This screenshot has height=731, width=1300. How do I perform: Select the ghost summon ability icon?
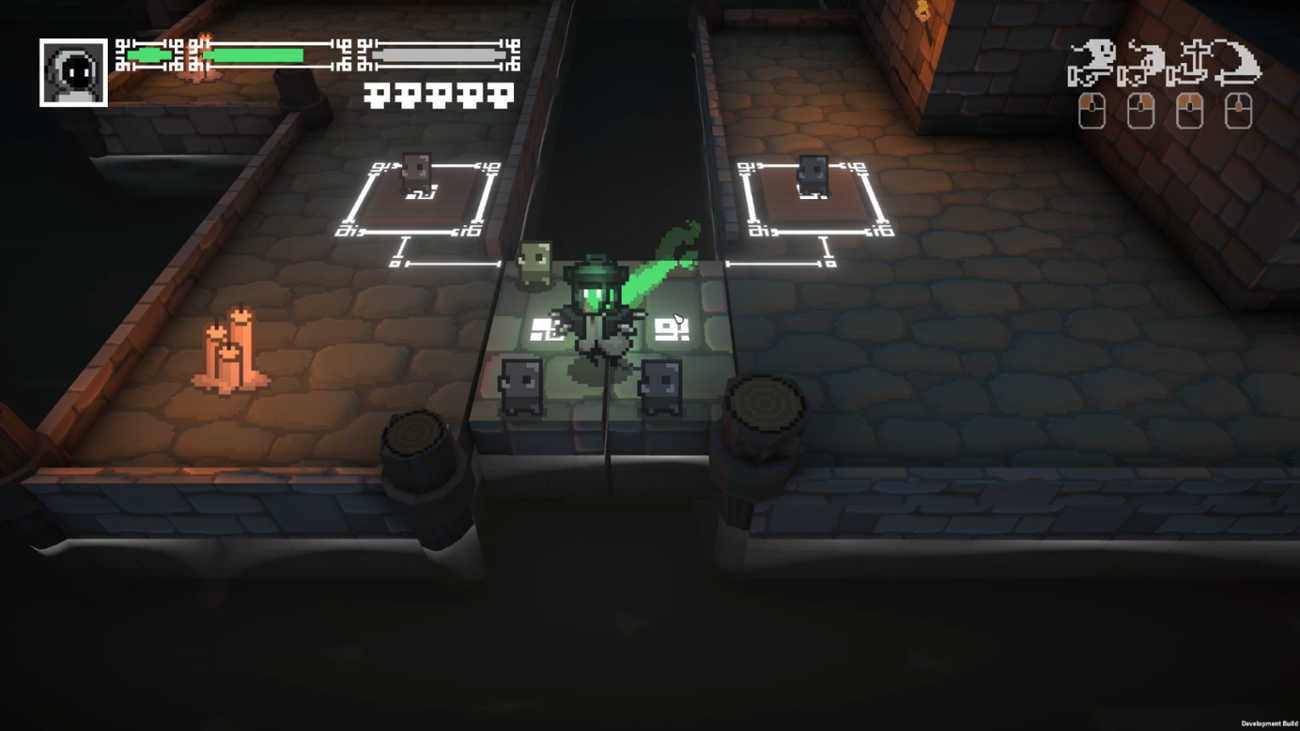1093,58
